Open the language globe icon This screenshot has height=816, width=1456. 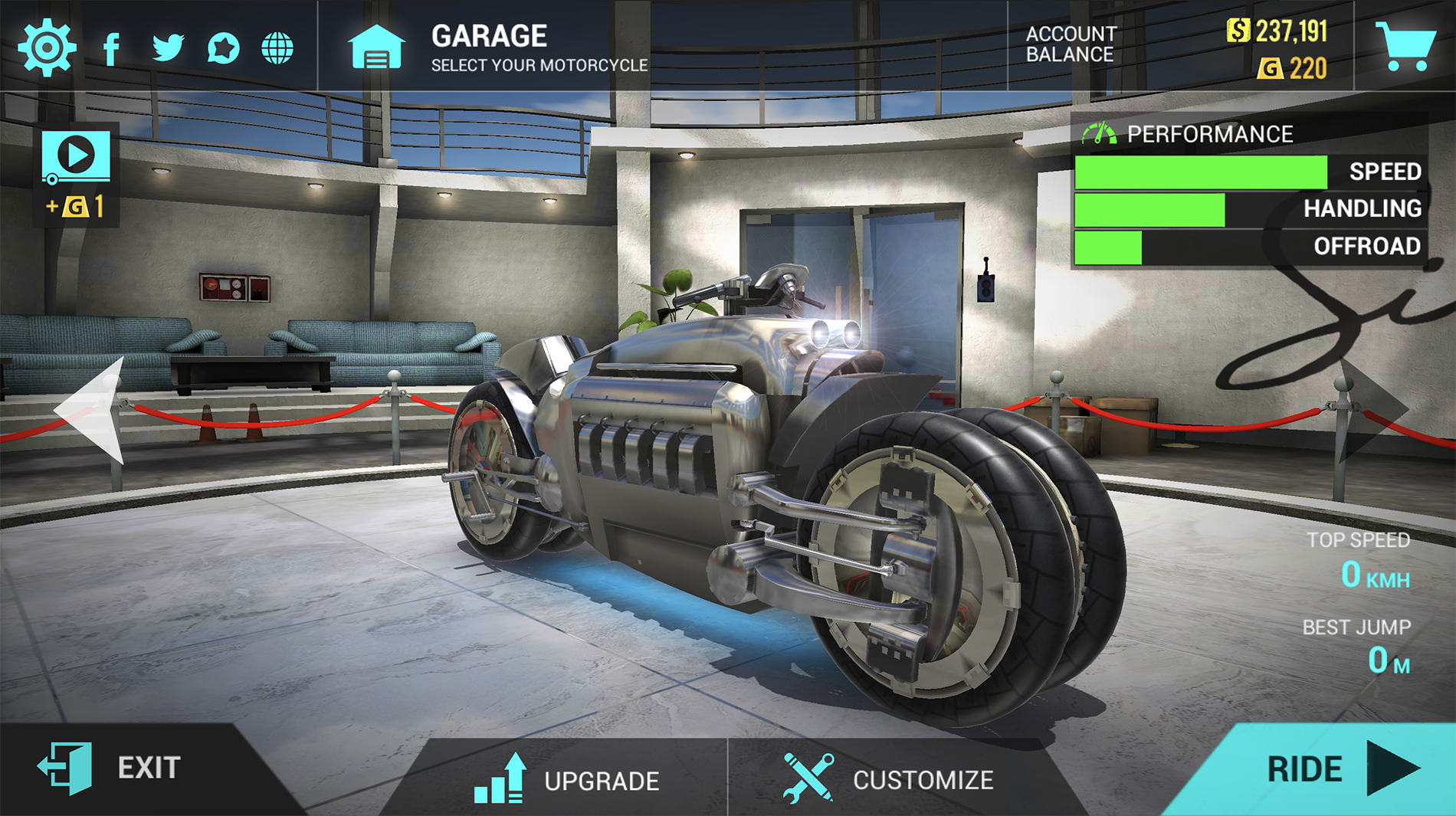click(x=277, y=48)
